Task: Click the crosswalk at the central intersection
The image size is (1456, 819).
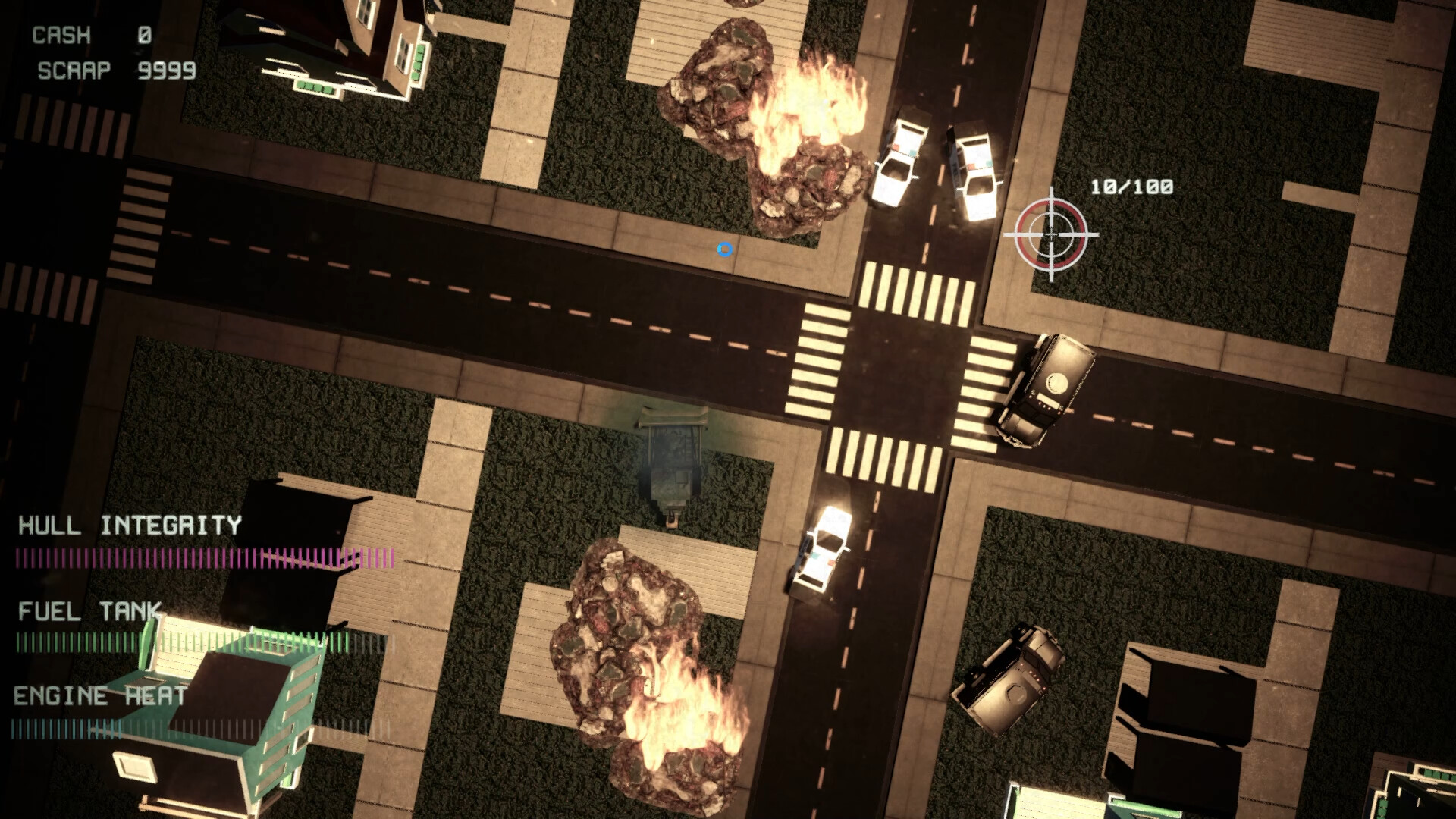Action: (x=910, y=296)
